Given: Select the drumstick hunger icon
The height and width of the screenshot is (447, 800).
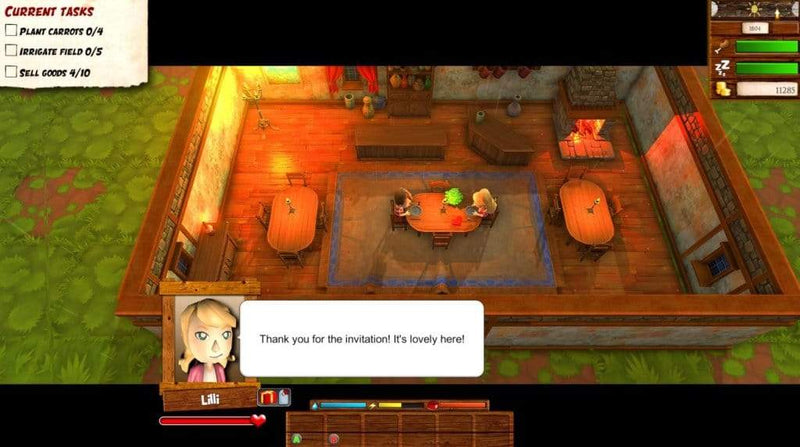Looking at the screenshot, I should 721,45.
